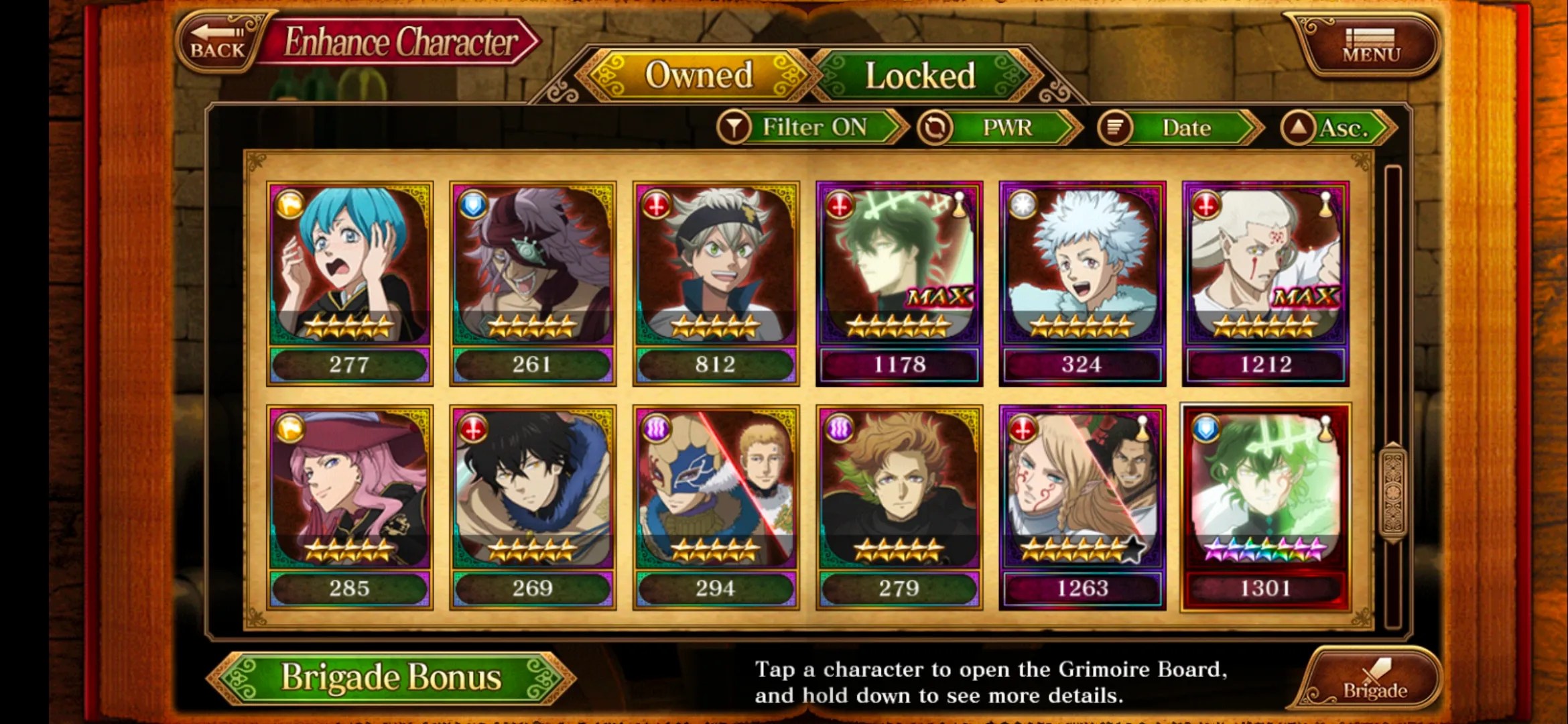Screen dimensions: 1568x724
Task: Toggle the Filter ON button
Action: (x=811, y=127)
